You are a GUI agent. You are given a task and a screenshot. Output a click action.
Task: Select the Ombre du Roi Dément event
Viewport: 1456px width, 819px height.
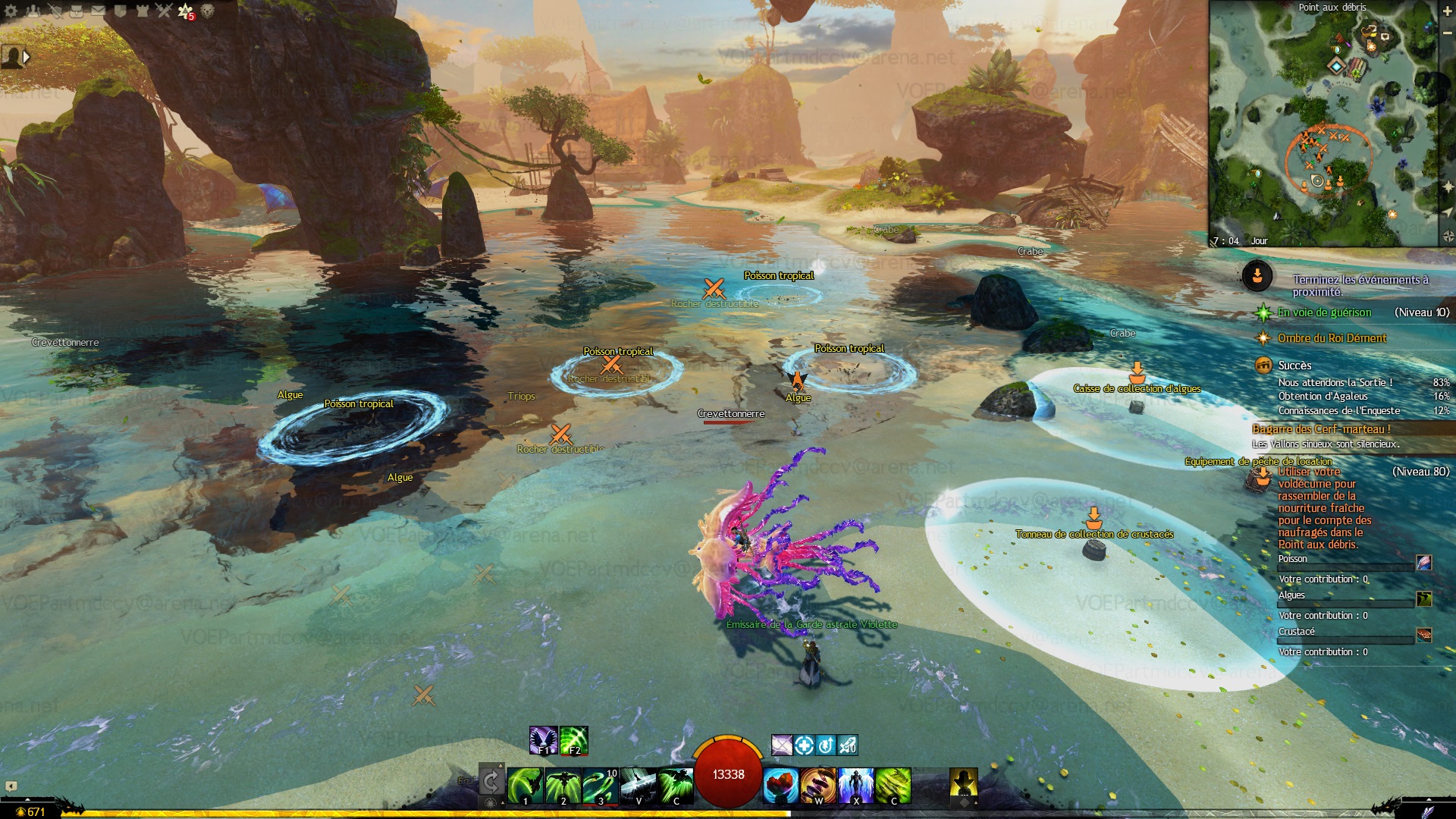point(1332,338)
